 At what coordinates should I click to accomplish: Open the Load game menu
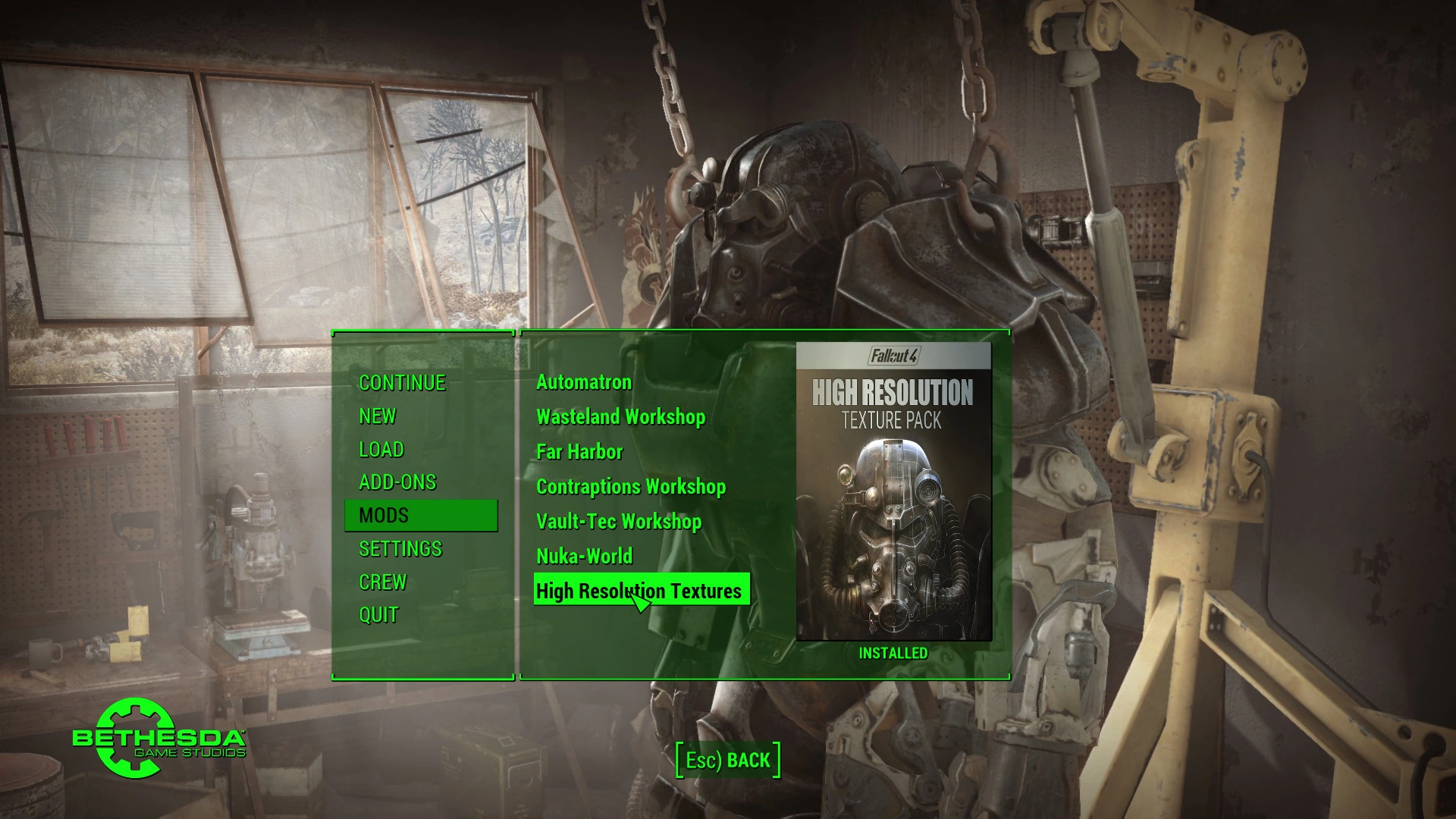382,449
